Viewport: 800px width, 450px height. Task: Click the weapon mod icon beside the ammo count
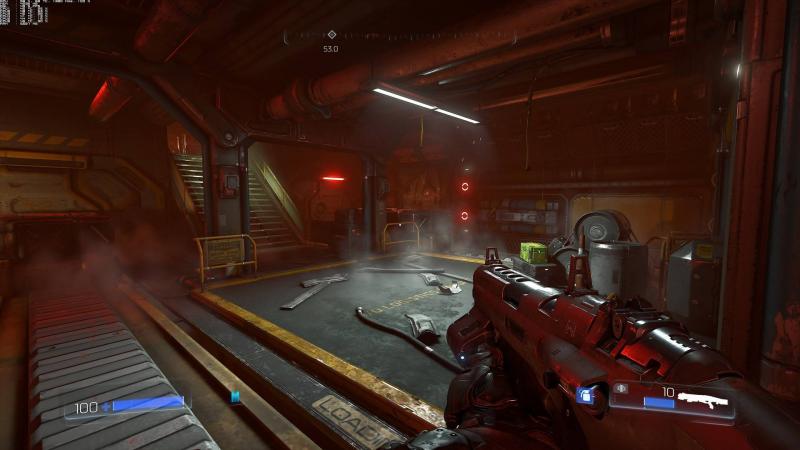621,388
